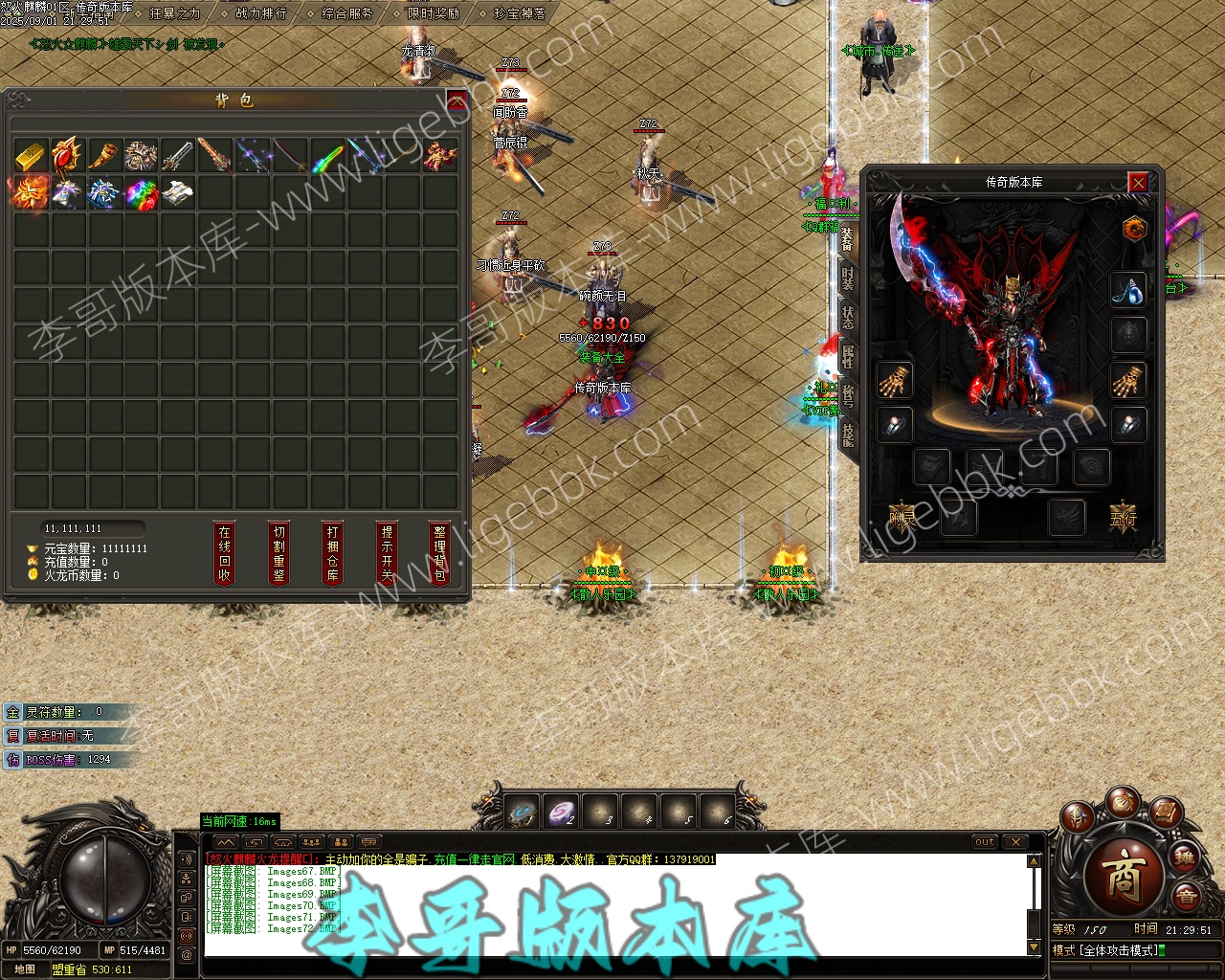Close the 背包 backpack window
1225x980 pixels.
tap(457, 100)
